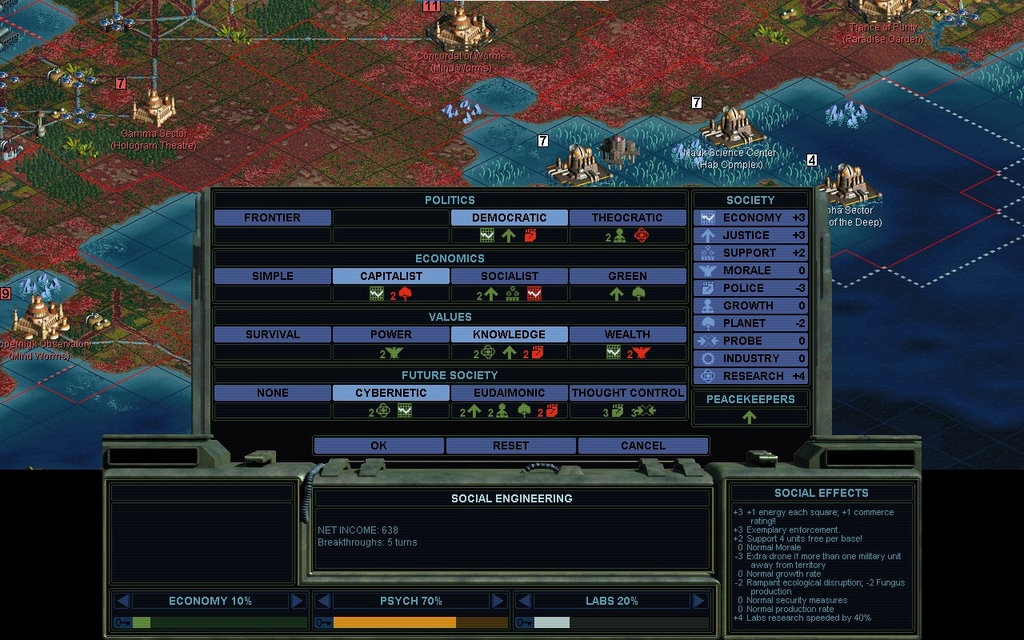This screenshot has width=1024, height=640.
Task: Switch values to Wealth
Action: point(627,335)
